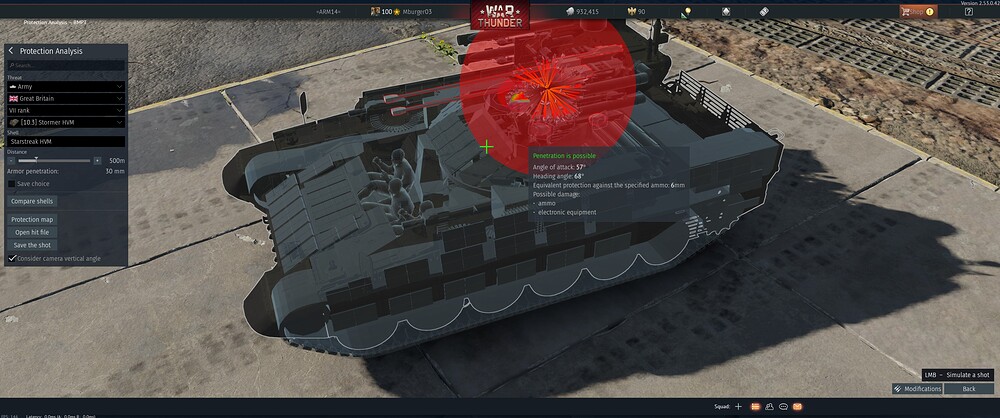Open the Army threat type dropdown
This screenshot has height=418, width=1000.
[66, 87]
